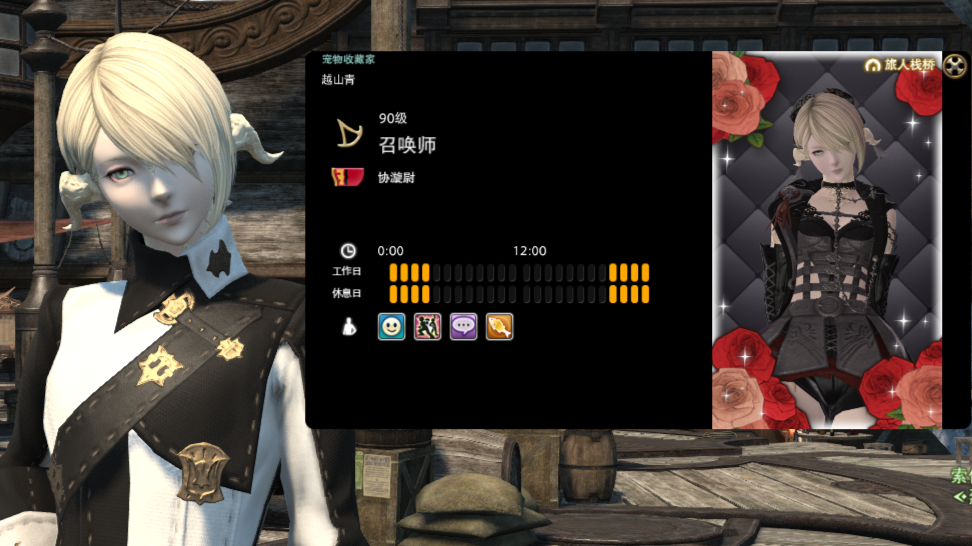
Task: Choose the purple speech bubble icon
Action: click(463, 327)
